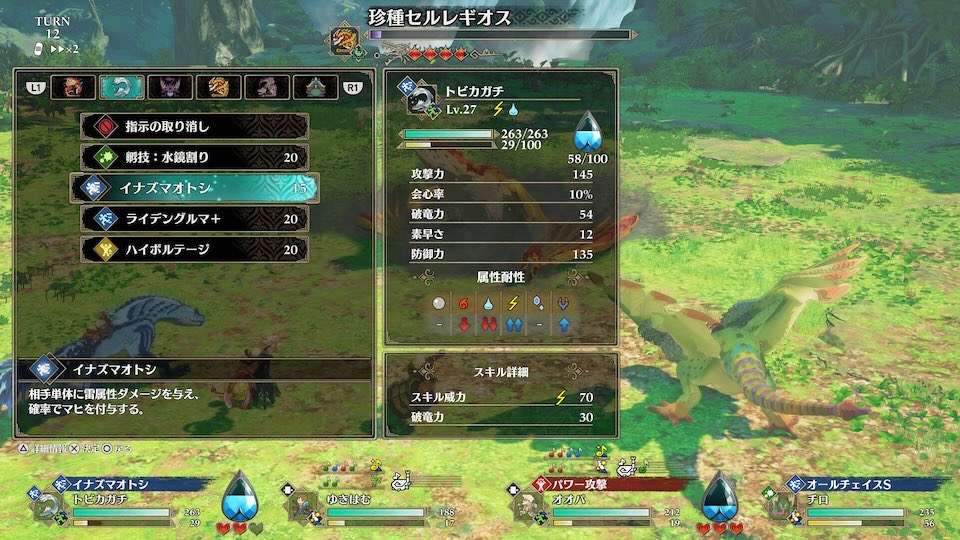
Task: Open the blue-green monster tab
Action: (316, 87)
